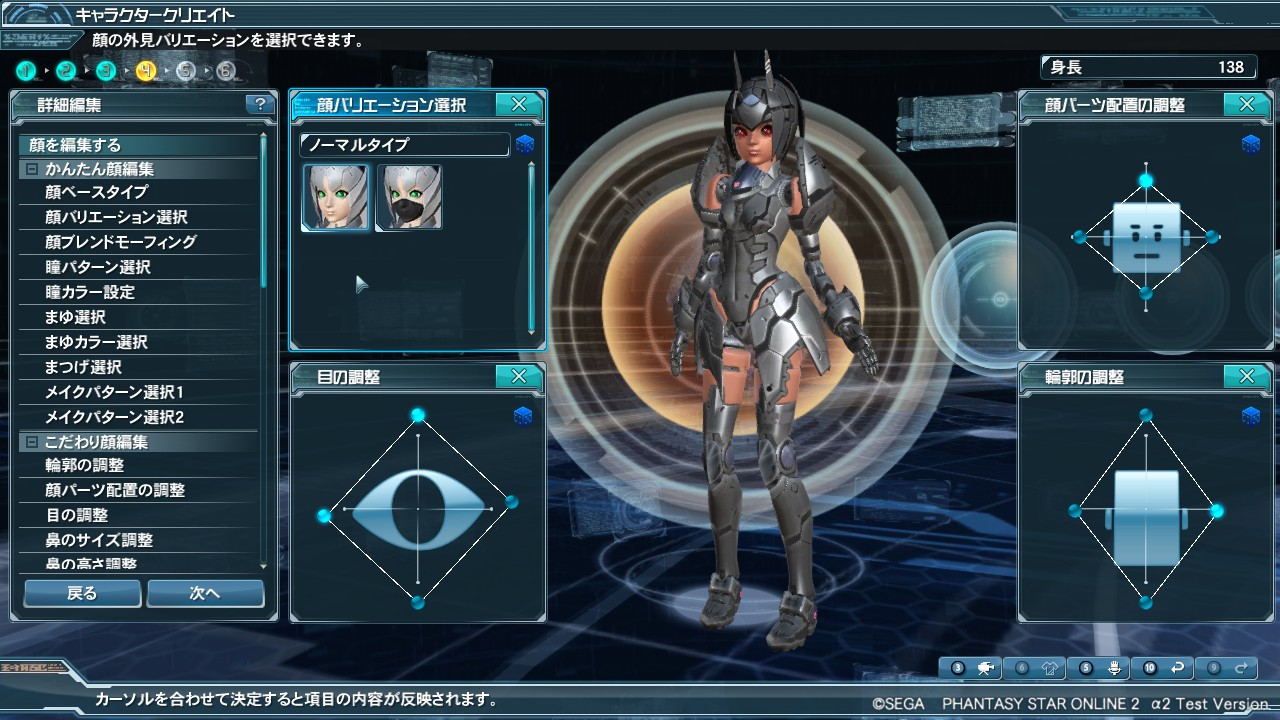Close the 顔パーツ配置の調整 panel

[x=1247, y=104]
